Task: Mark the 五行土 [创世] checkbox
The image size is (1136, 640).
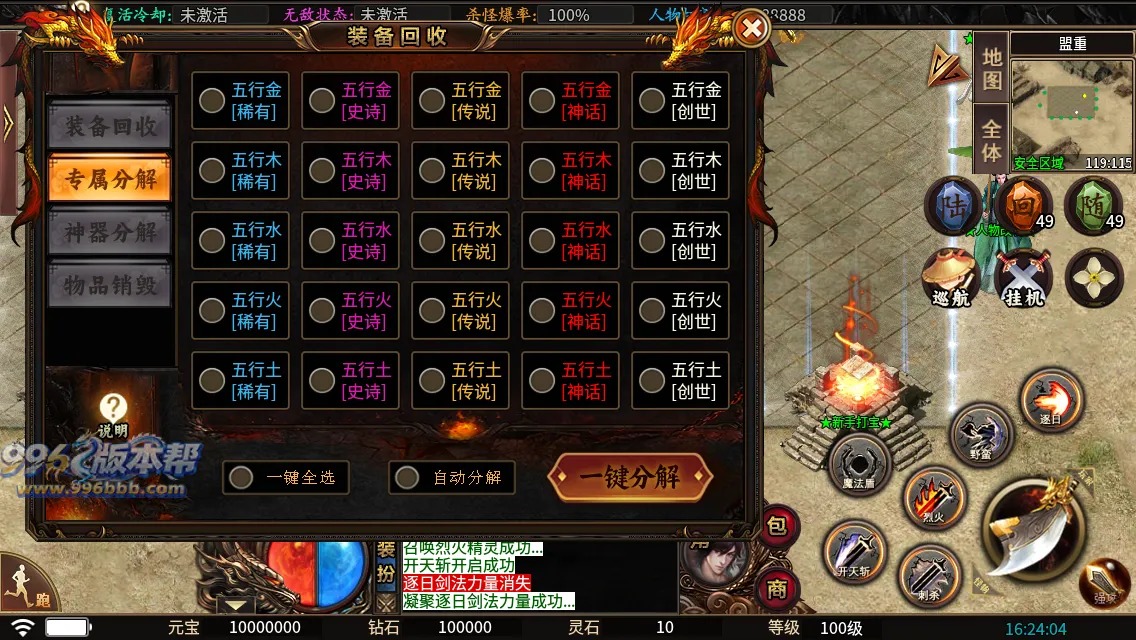Action: (652, 380)
